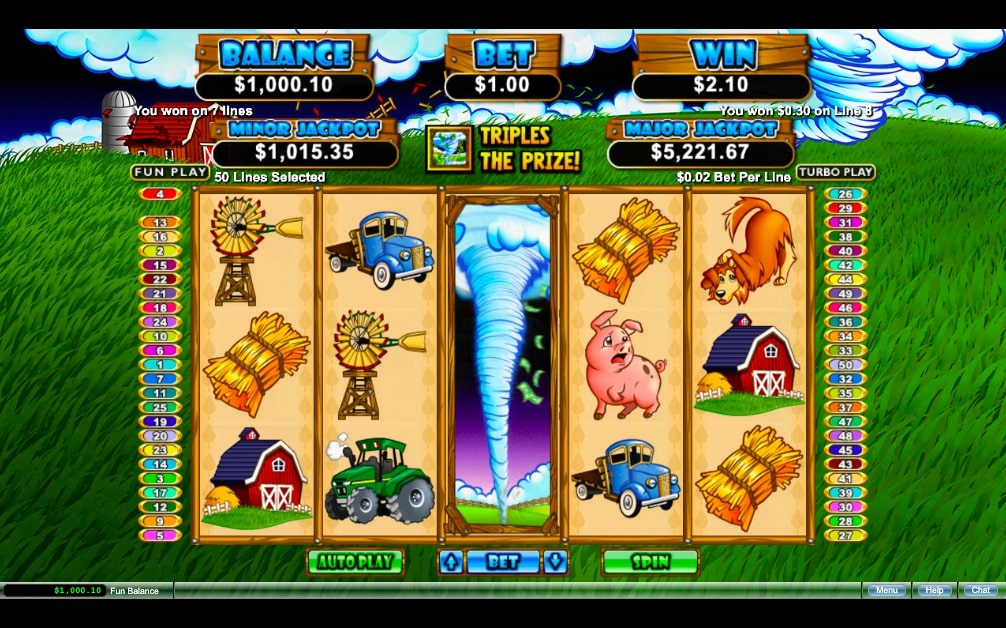Screen dimensions: 1006x628
Task: Select payline number 26 marker
Action: pyautogui.click(x=845, y=194)
